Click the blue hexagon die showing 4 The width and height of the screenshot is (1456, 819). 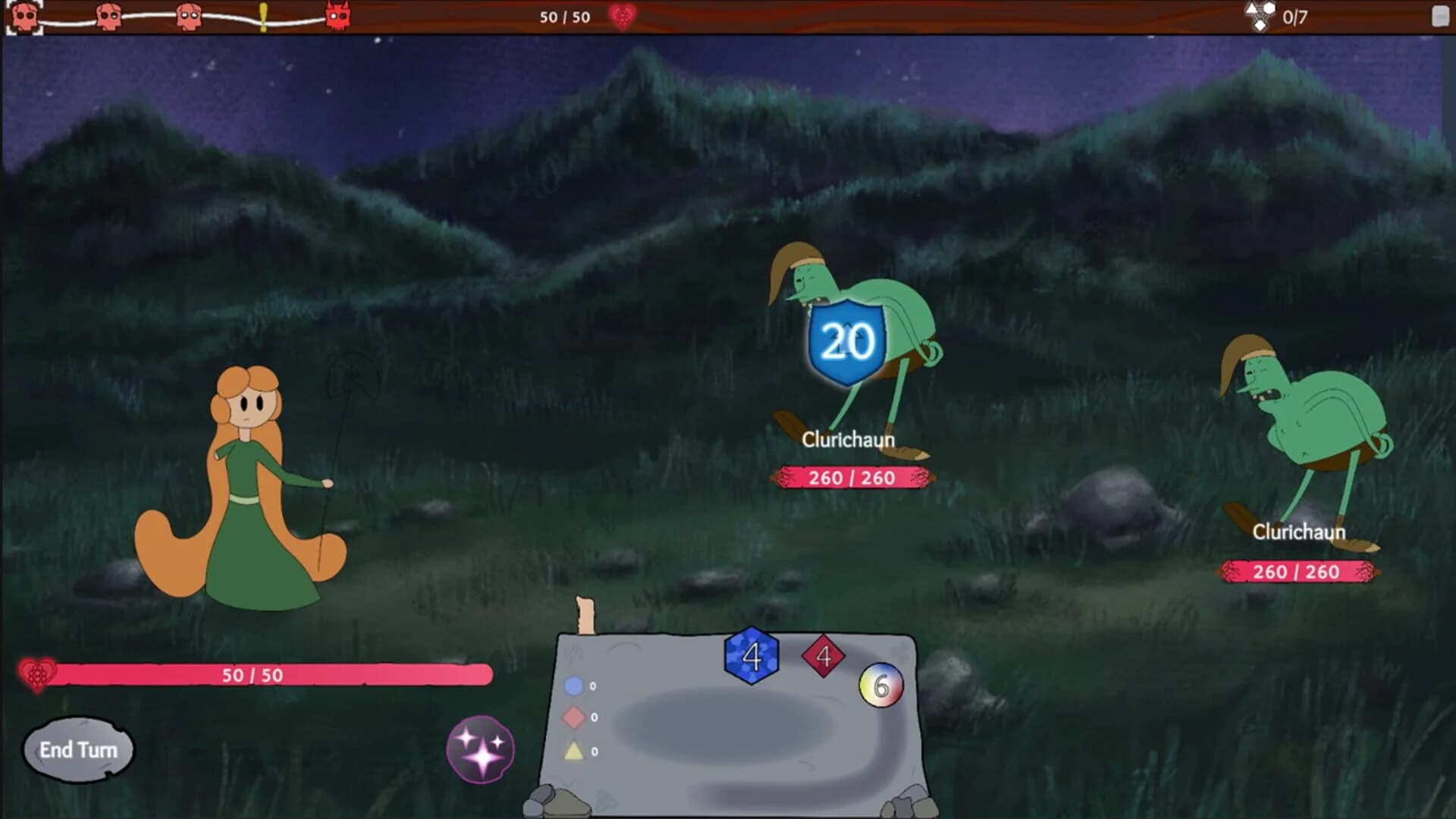click(x=752, y=657)
